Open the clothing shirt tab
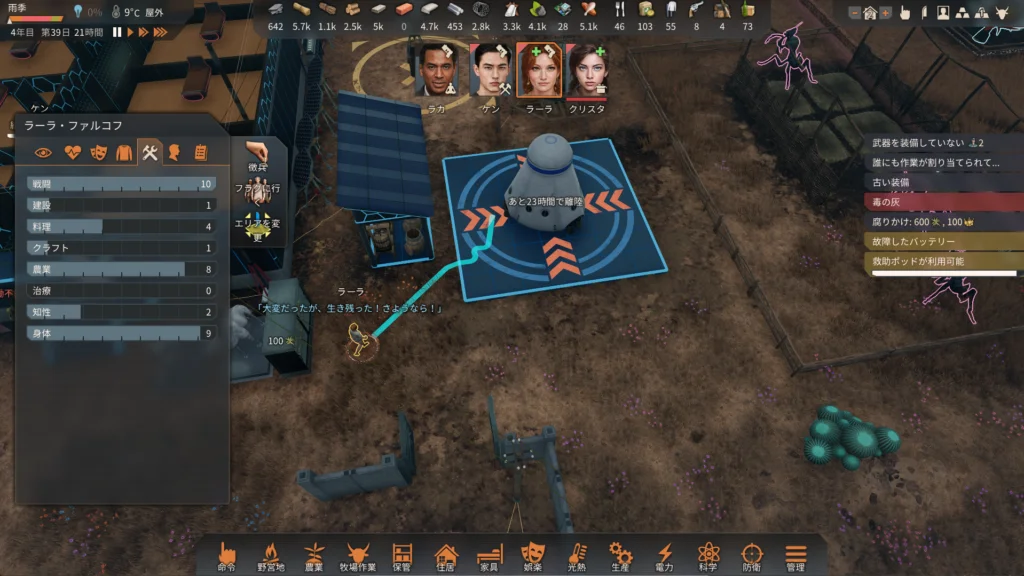 point(123,153)
